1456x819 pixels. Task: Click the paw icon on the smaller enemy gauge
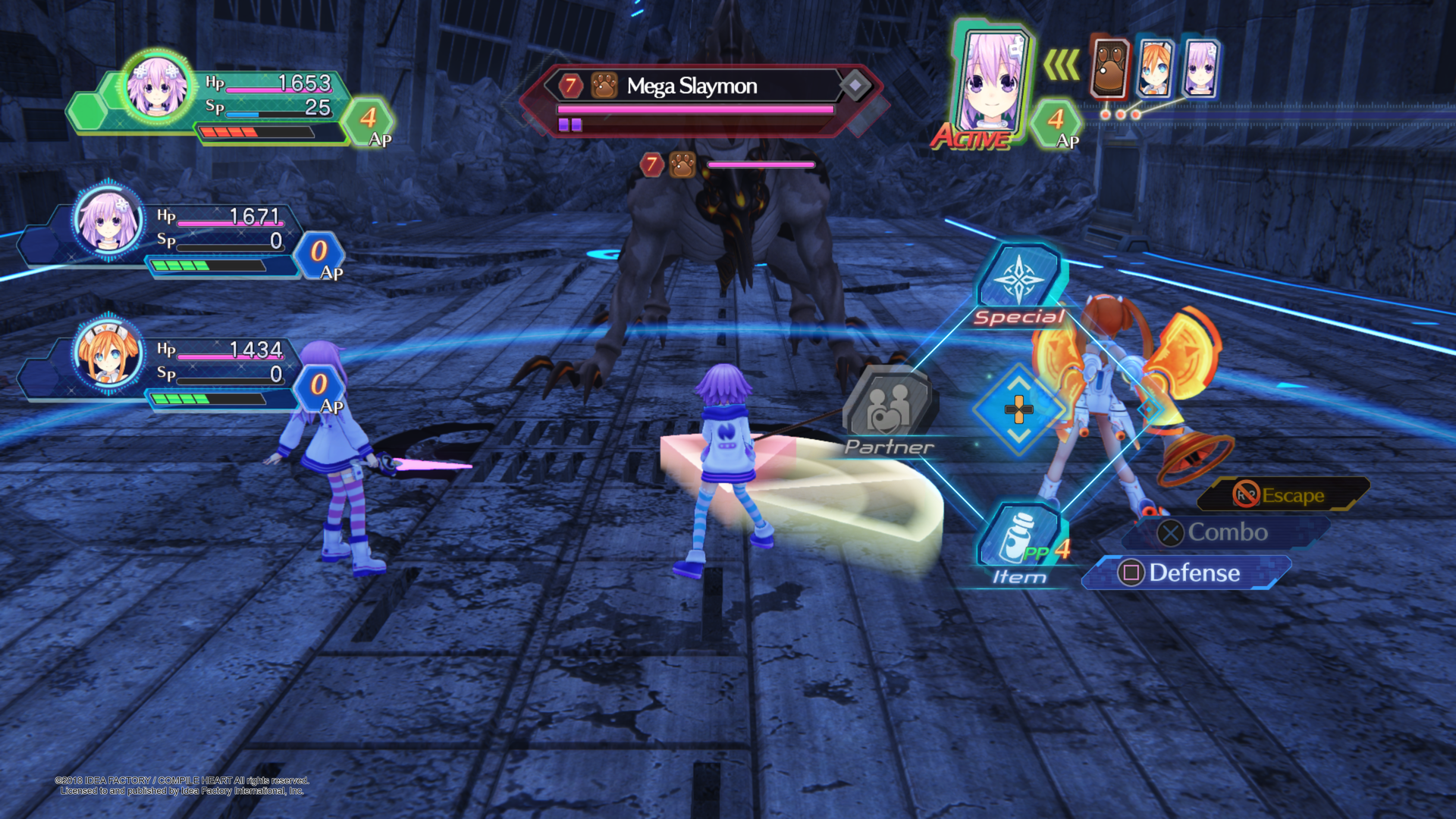(682, 165)
